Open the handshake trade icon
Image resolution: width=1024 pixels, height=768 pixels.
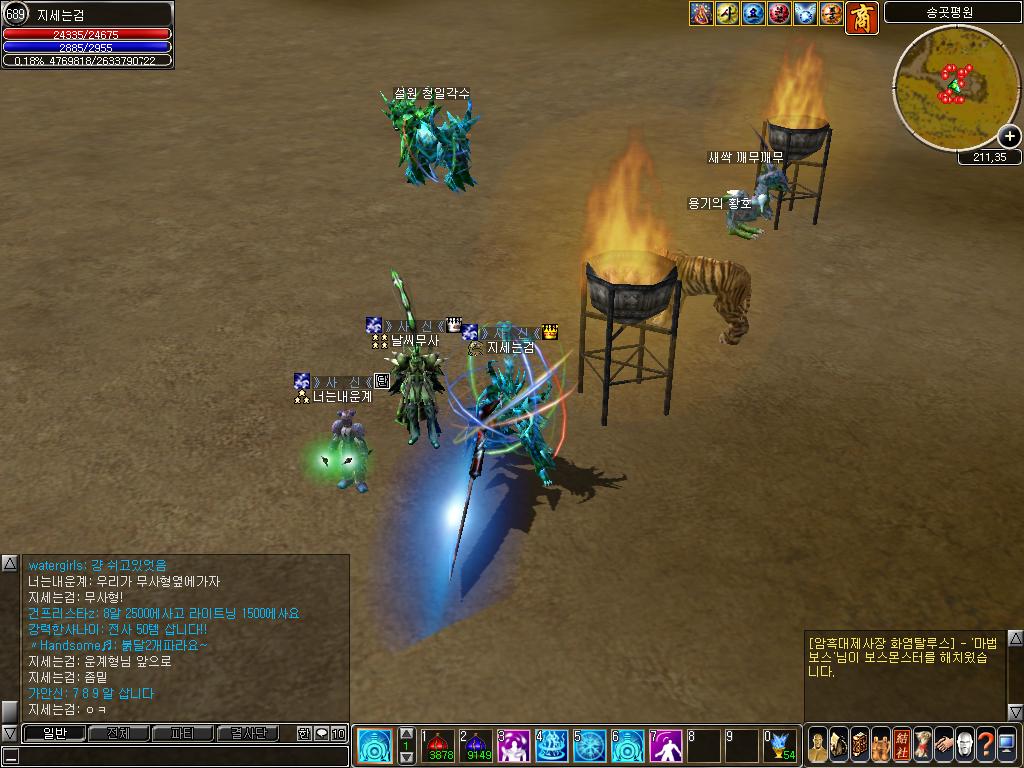coord(943,744)
